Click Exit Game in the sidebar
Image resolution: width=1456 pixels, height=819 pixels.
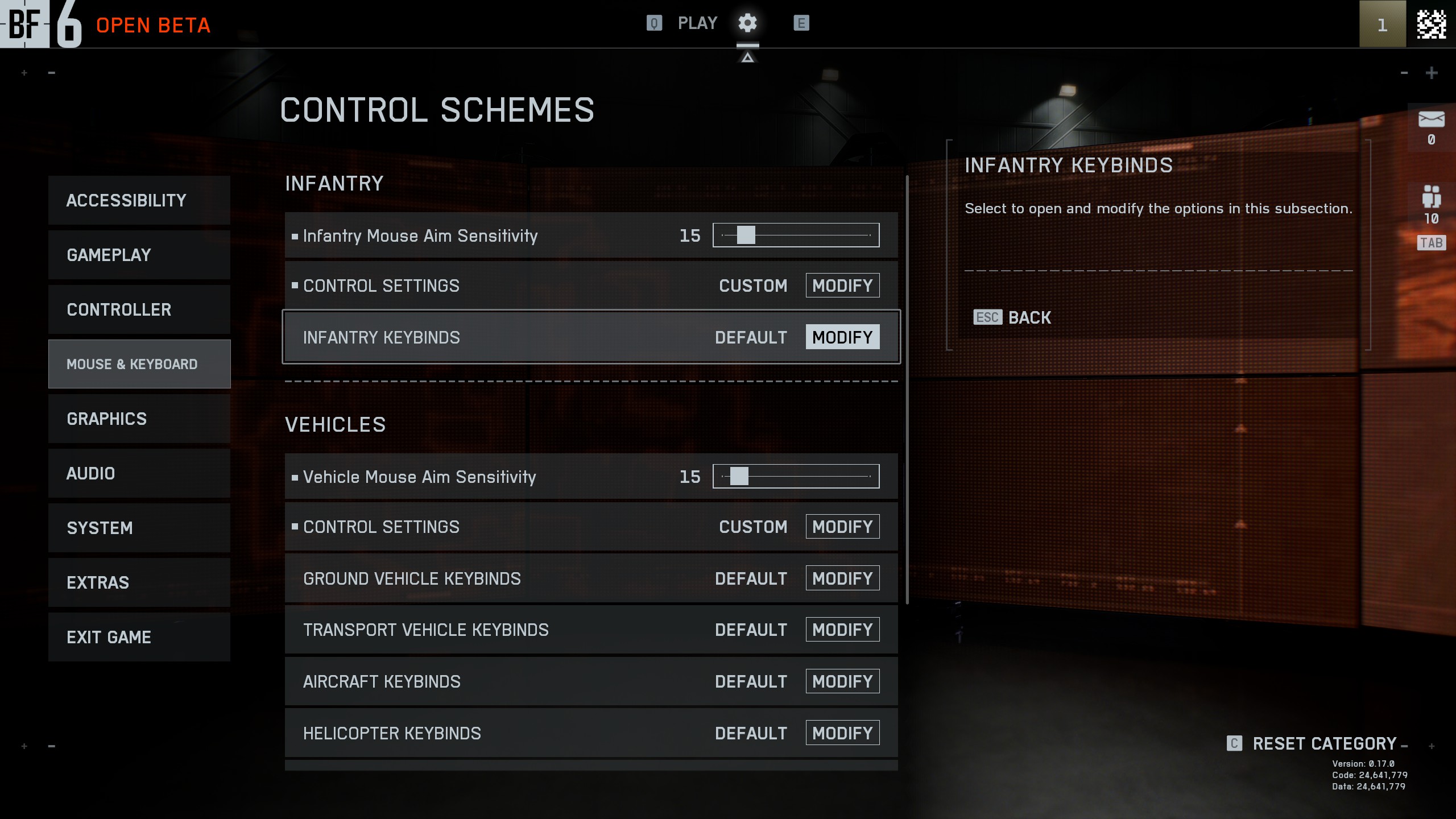pos(139,637)
